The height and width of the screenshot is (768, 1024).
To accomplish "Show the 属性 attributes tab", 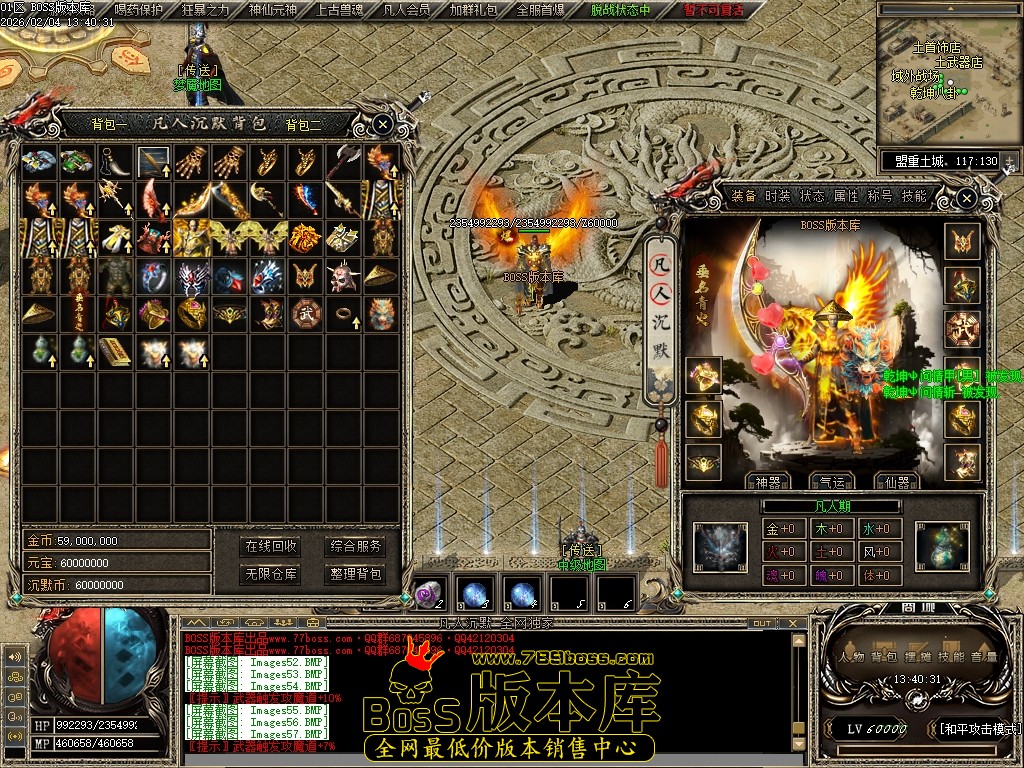I will [846, 196].
